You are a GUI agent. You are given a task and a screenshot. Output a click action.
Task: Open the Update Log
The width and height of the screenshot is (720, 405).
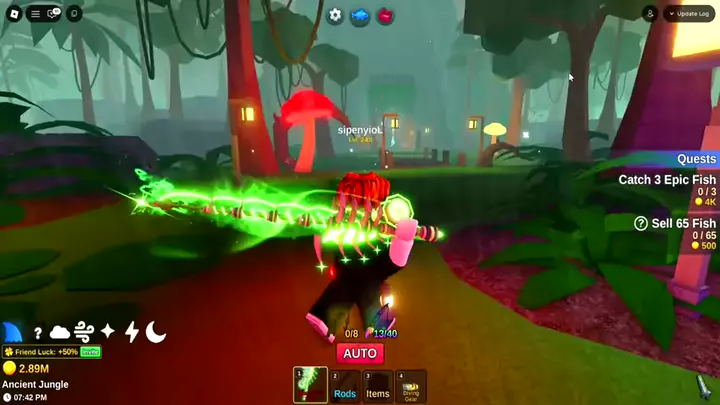692,14
